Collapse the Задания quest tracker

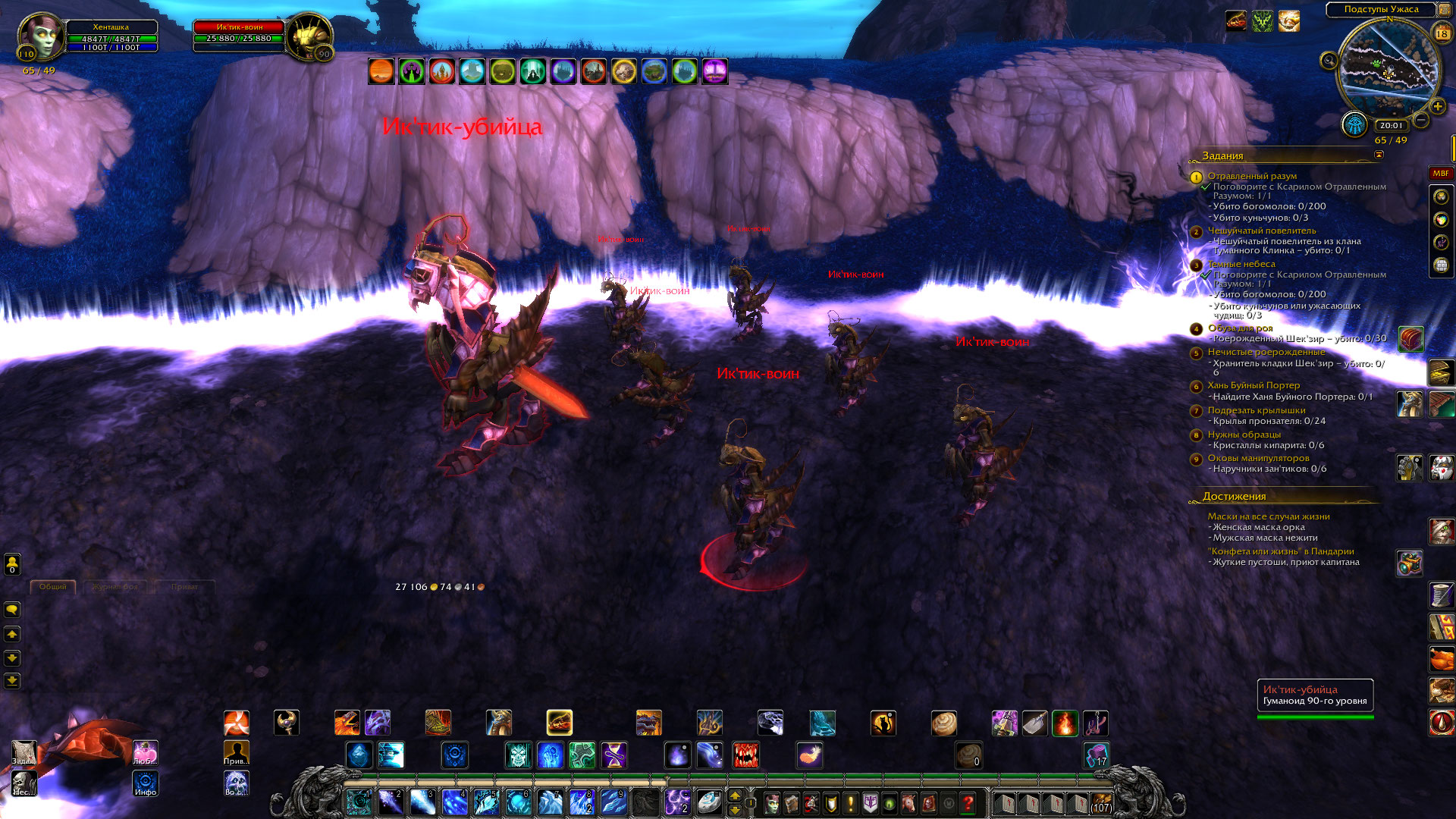(x=1379, y=155)
